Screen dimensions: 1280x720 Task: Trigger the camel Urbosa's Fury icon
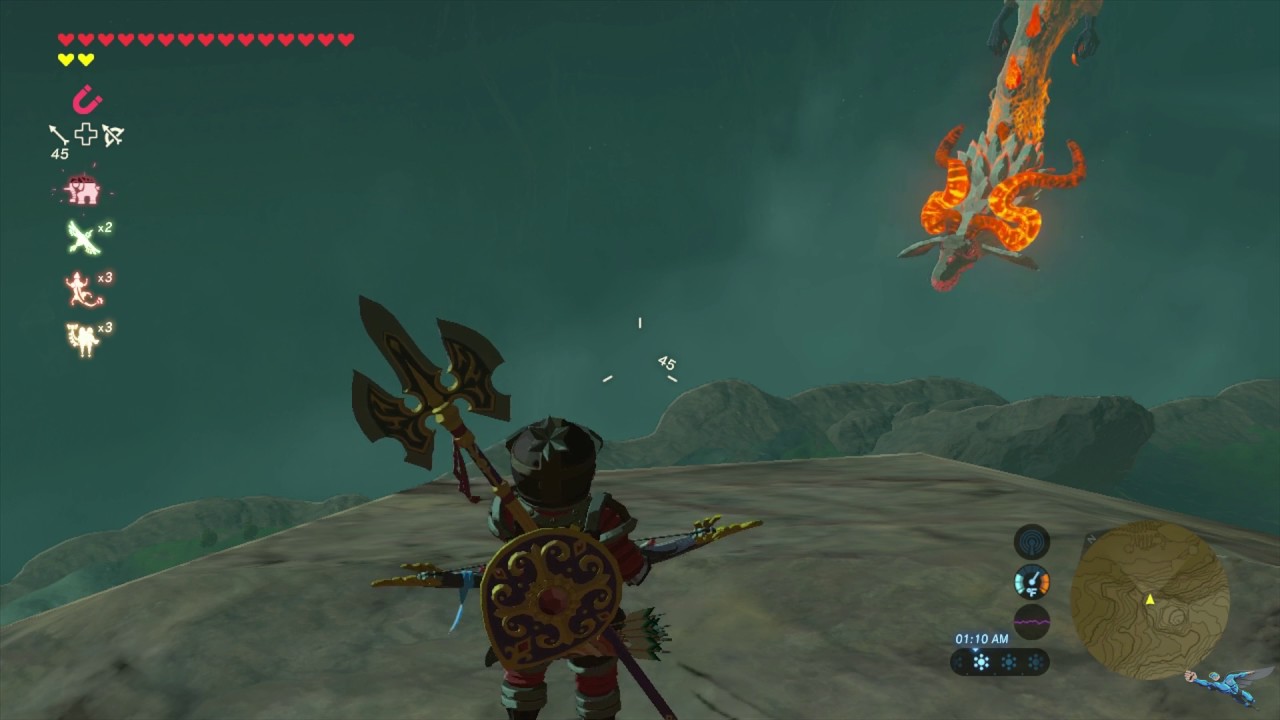tap(82, 340)
